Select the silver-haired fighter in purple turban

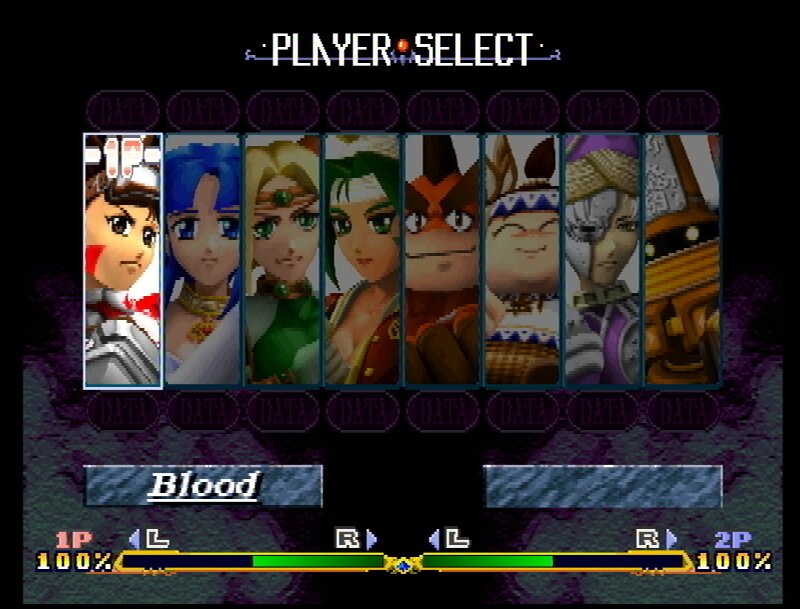602,260
